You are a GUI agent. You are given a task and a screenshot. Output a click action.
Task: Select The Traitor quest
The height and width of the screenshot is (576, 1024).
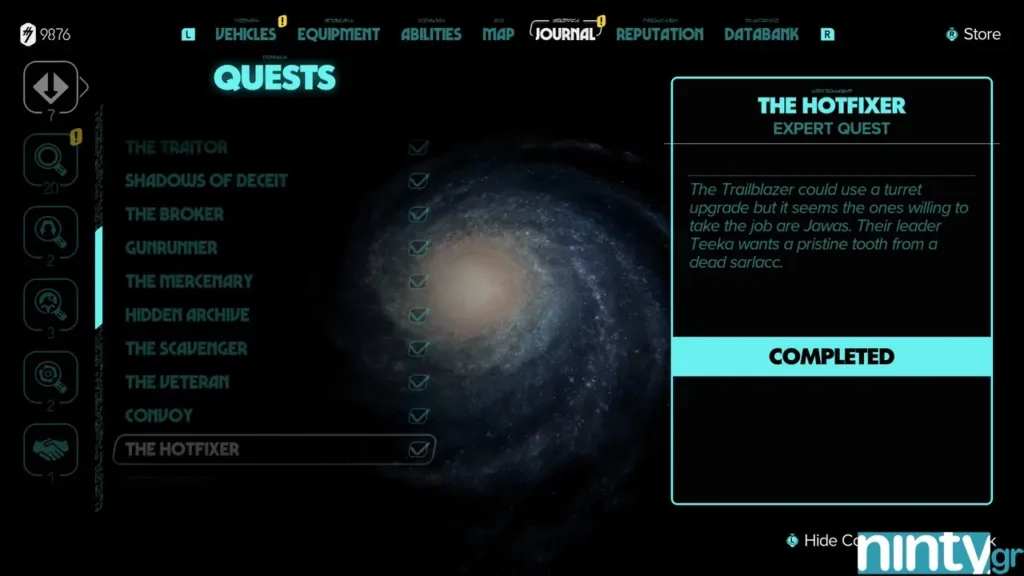(176, 148)
